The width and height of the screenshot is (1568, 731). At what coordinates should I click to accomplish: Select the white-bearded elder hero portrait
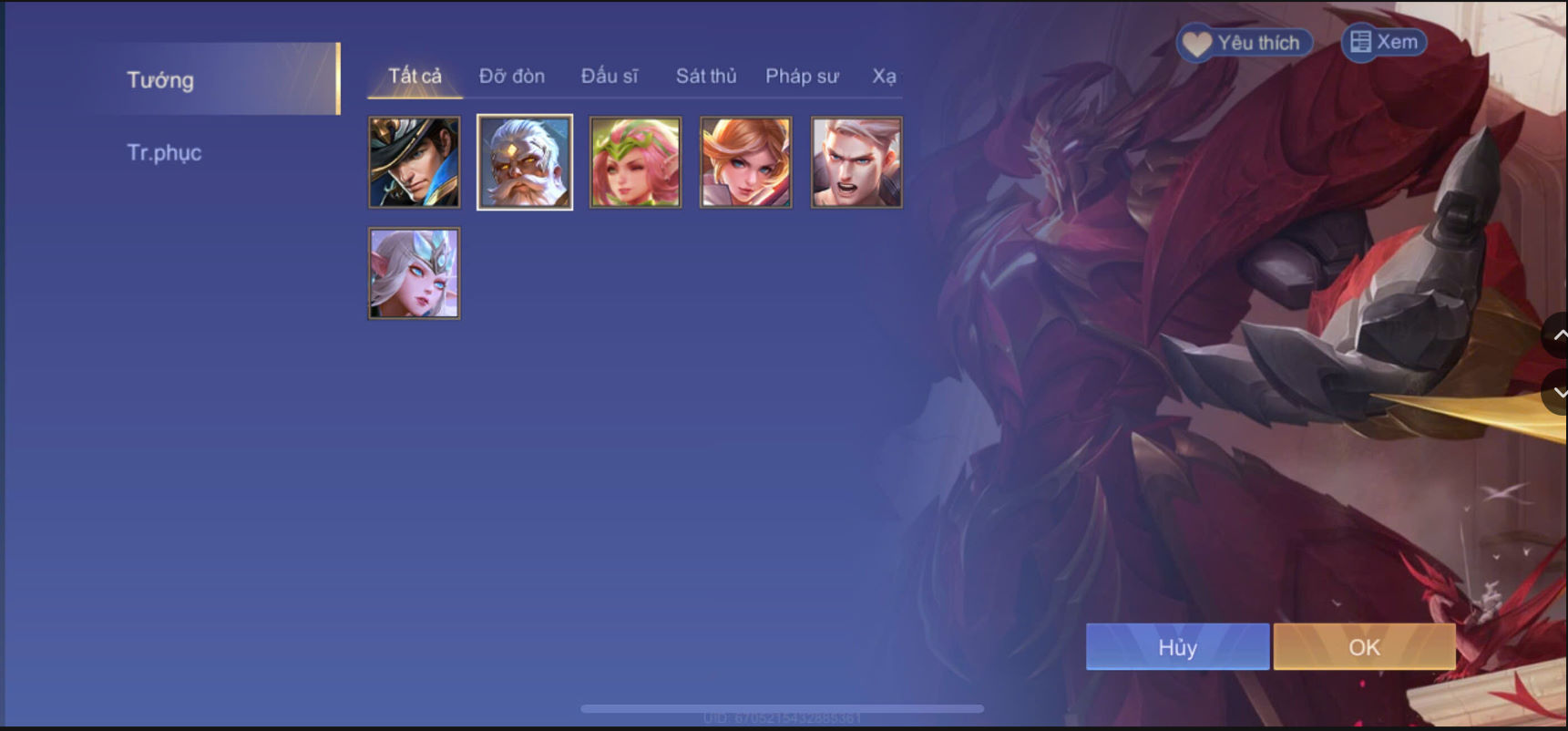coord(524,162)
